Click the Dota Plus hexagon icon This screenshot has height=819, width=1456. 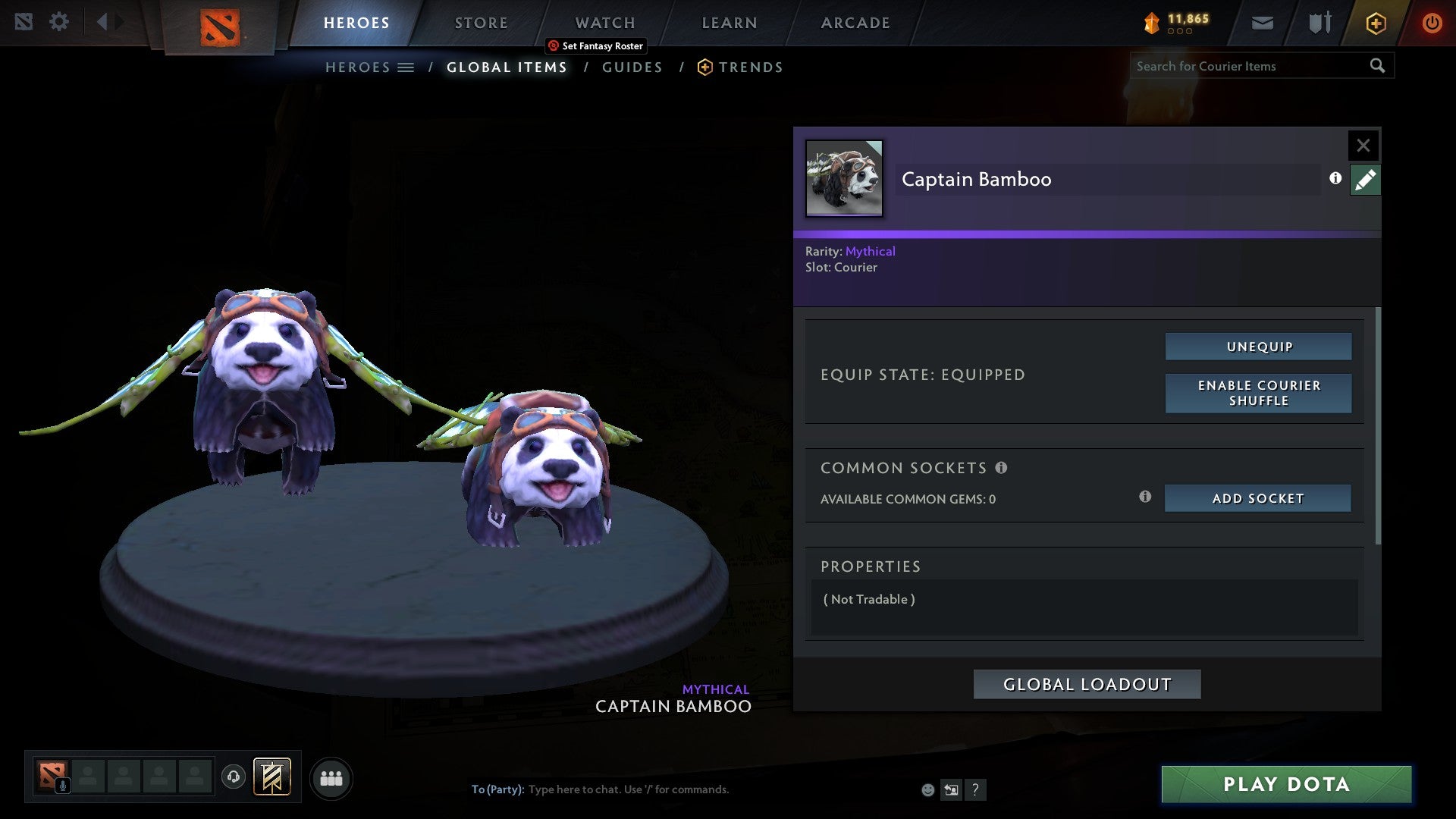[x=1375, y=23]
